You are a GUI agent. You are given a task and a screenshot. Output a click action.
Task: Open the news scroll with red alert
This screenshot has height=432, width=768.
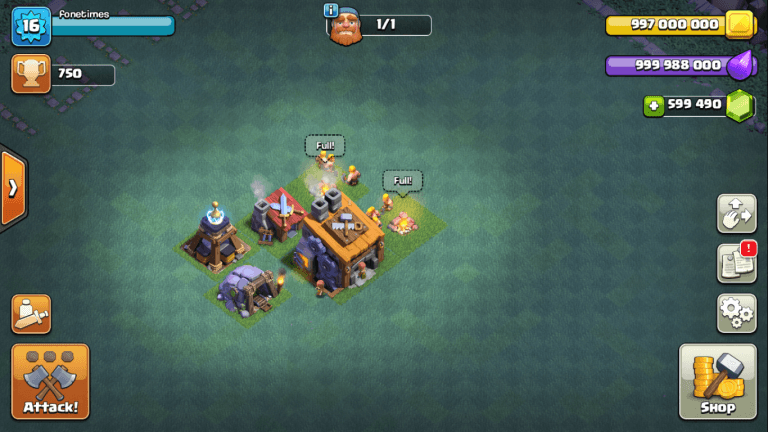[x=736, y=263]
